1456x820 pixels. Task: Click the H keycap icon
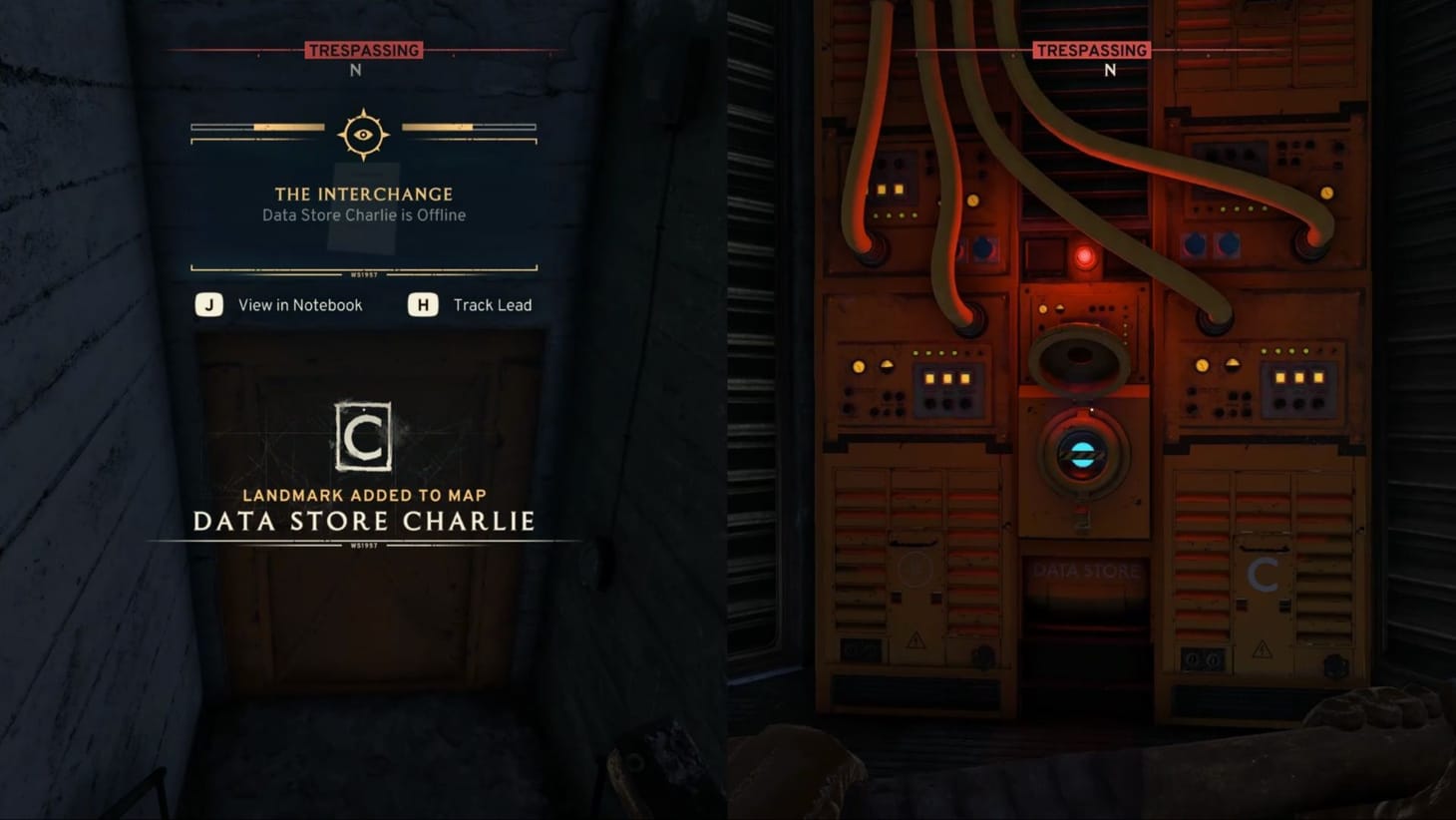[x=422, y=305]
